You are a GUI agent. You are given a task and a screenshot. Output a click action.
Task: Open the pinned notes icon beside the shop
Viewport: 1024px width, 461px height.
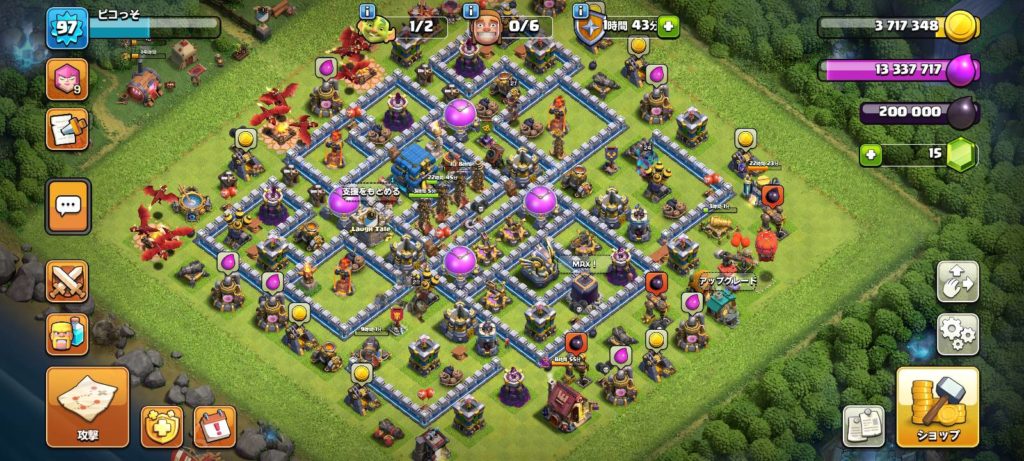point(863,425)
